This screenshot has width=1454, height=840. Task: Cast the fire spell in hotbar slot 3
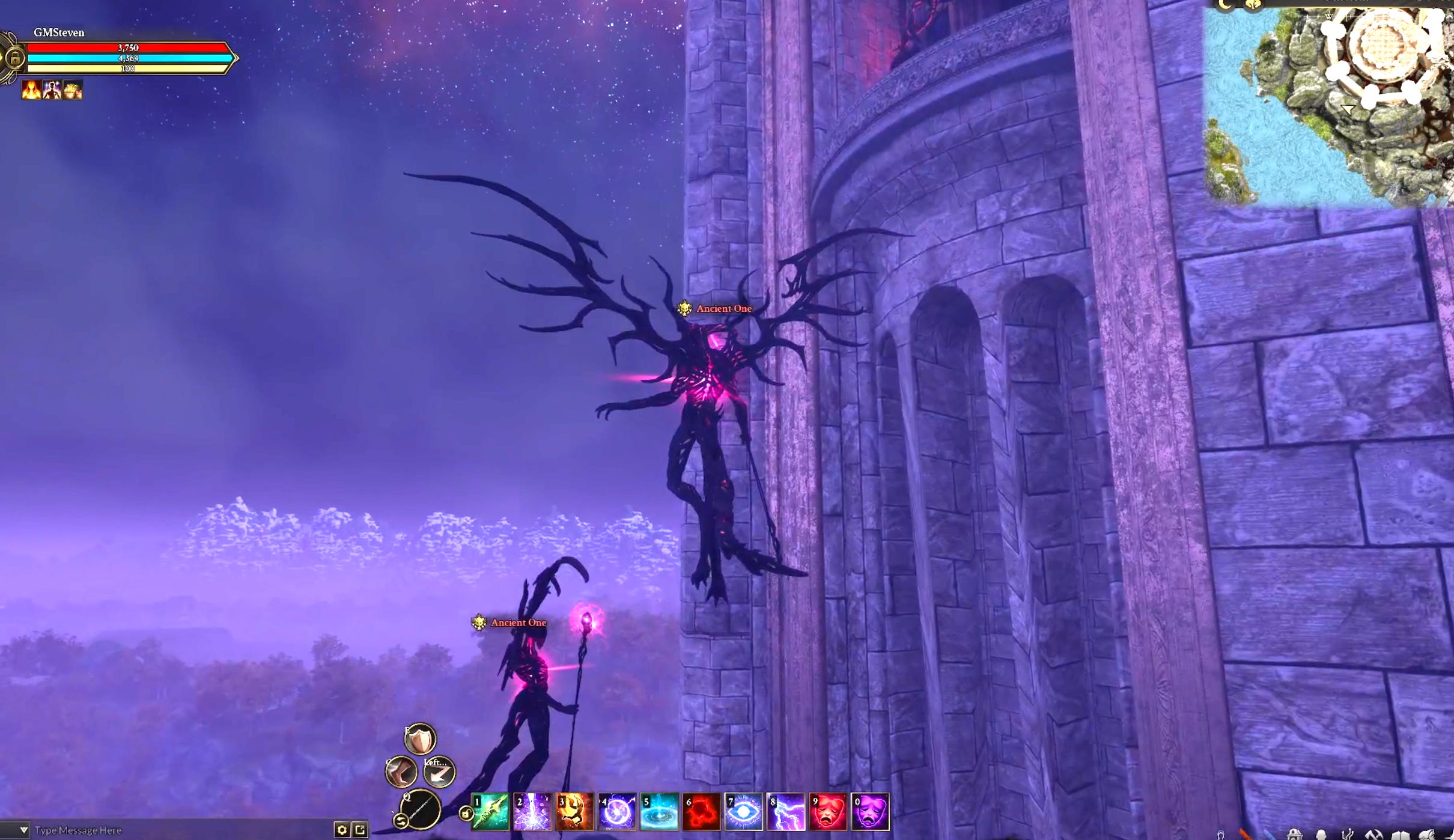pyautogui.click(x=576, y=812)
